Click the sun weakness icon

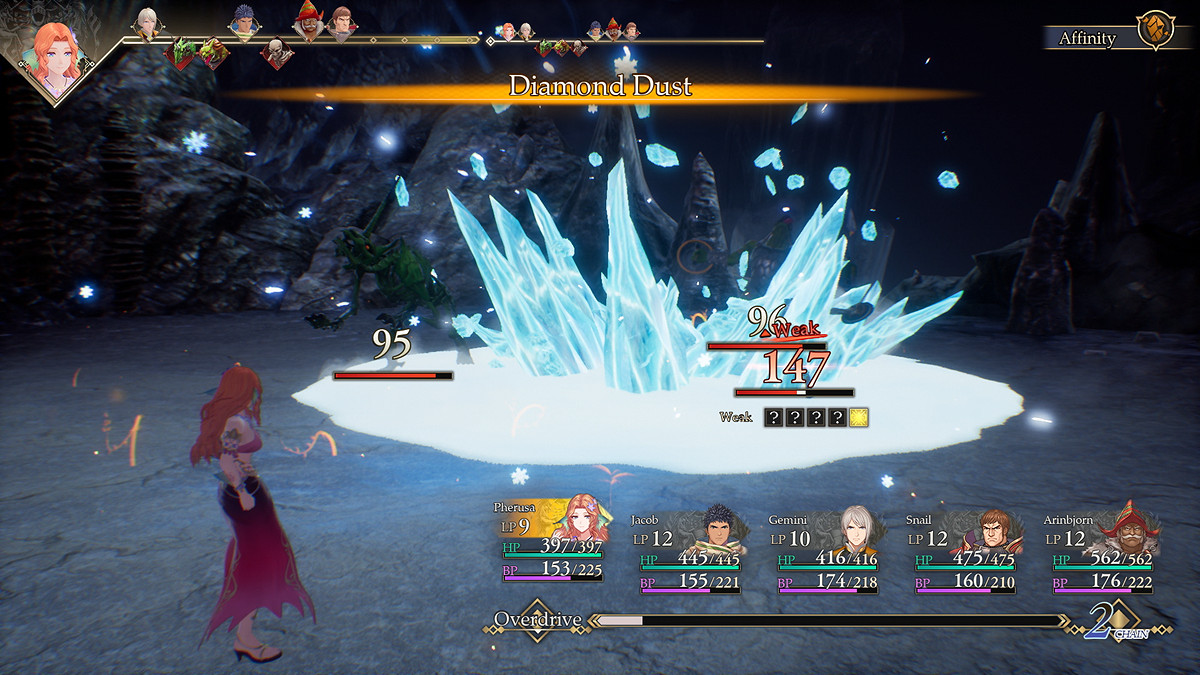(x=858, y=418)
